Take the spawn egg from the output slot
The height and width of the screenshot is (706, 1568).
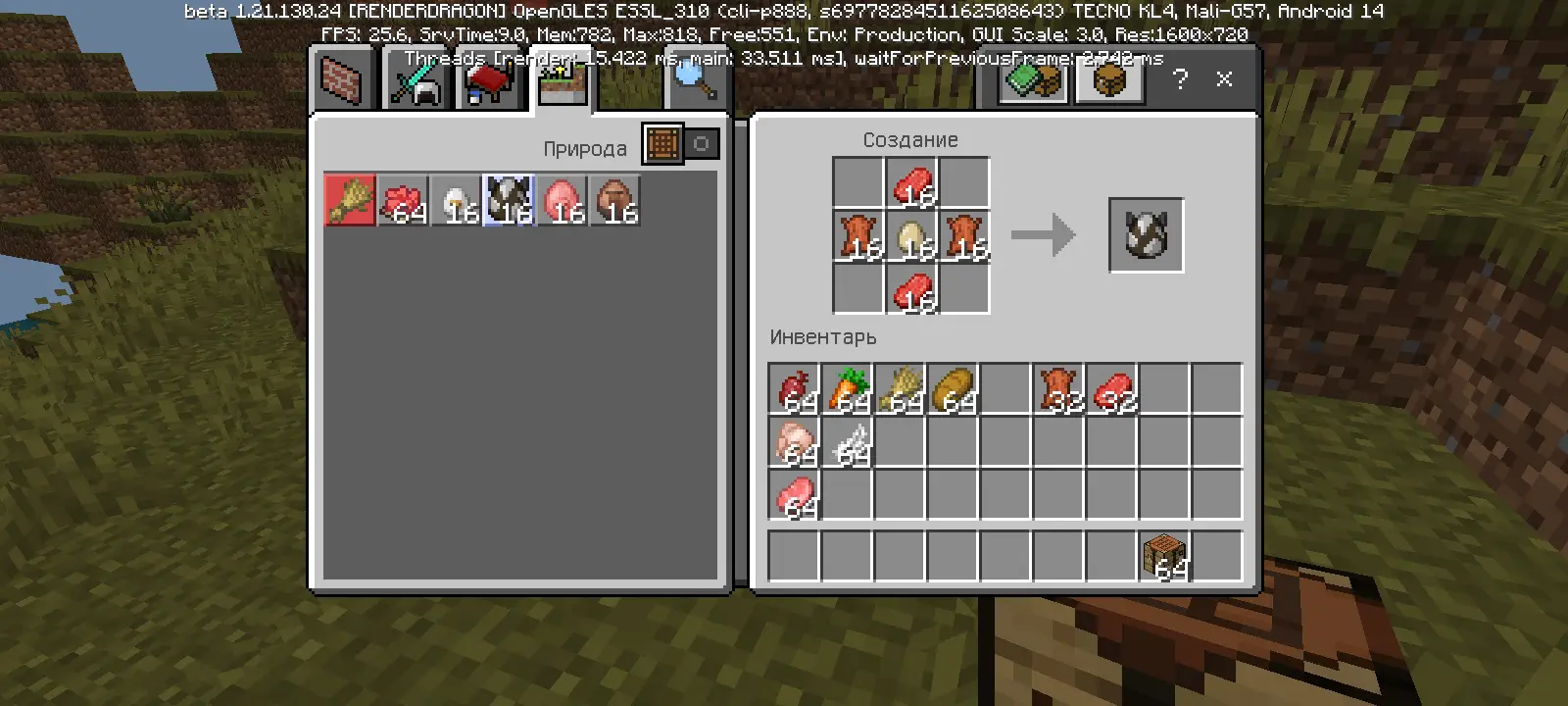1146,235
